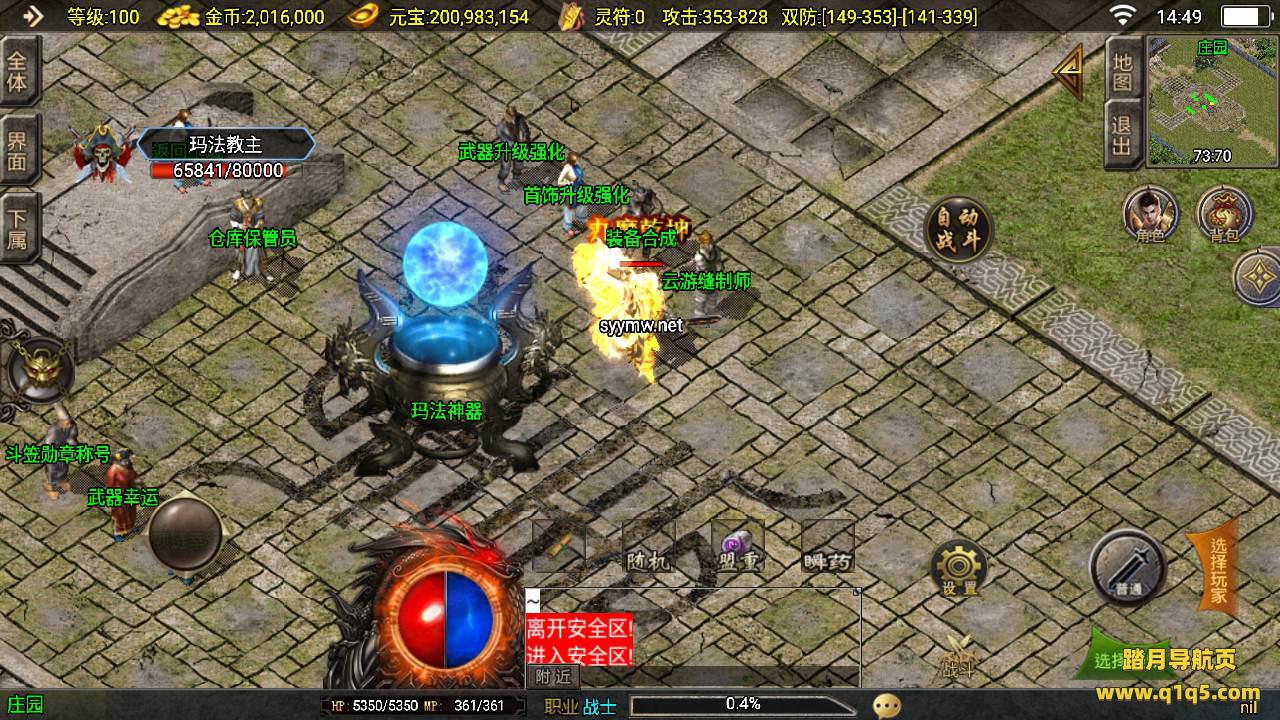Switch chat to the 附近 channel
Viewport: 1280px width, 720px height.
552,676
